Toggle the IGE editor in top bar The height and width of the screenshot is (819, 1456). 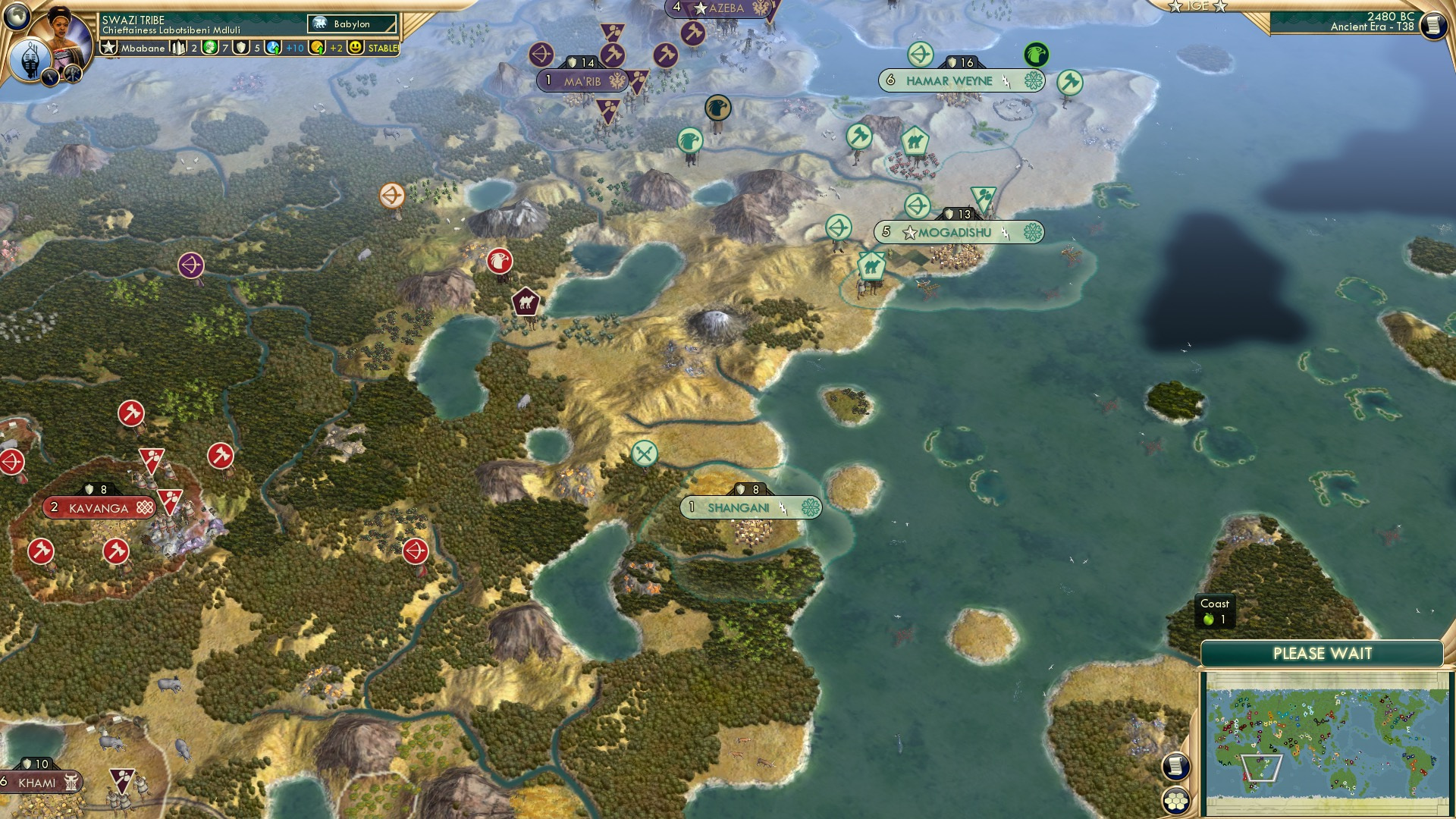(1197, 8)
